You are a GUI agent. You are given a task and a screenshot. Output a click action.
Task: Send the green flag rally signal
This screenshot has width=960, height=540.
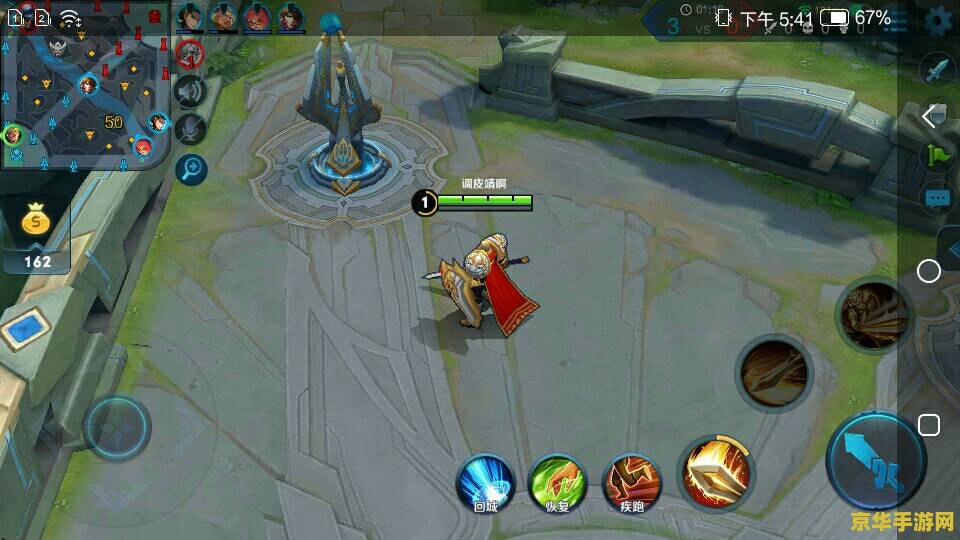937,155
